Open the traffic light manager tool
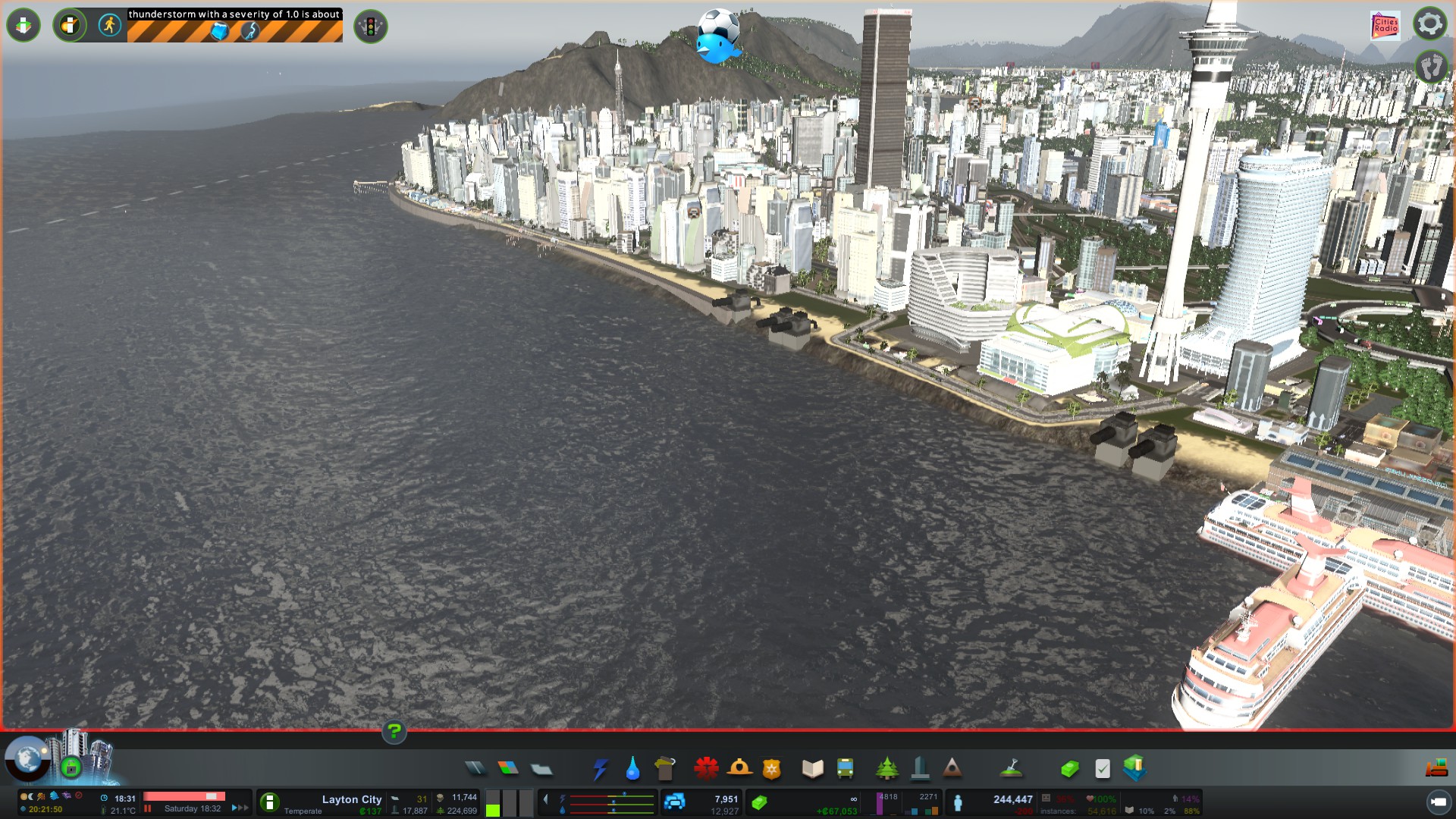Screen dimensions: 1456x819 tap(371, 27)
